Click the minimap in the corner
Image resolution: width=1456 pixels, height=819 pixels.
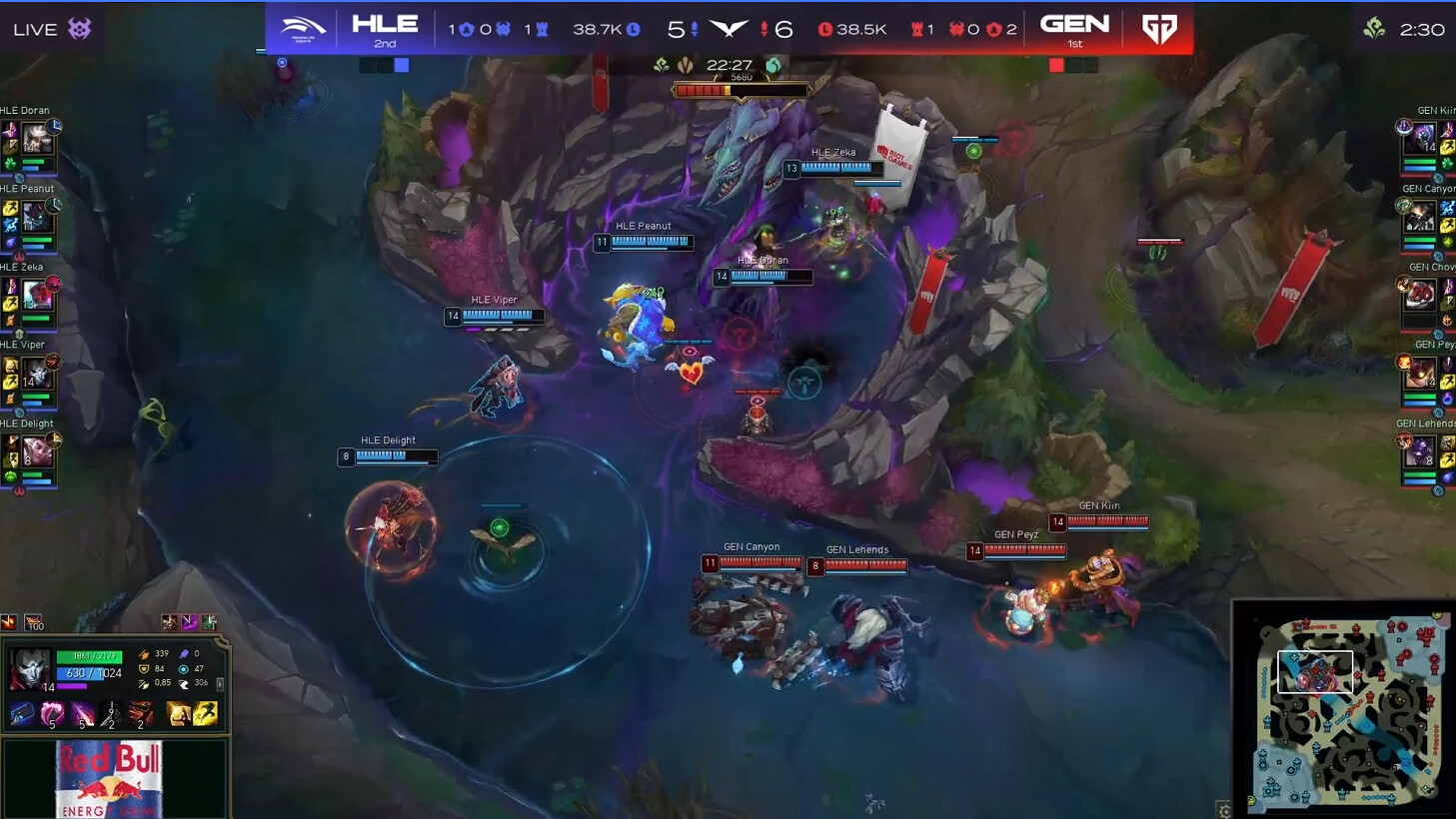1344,707
